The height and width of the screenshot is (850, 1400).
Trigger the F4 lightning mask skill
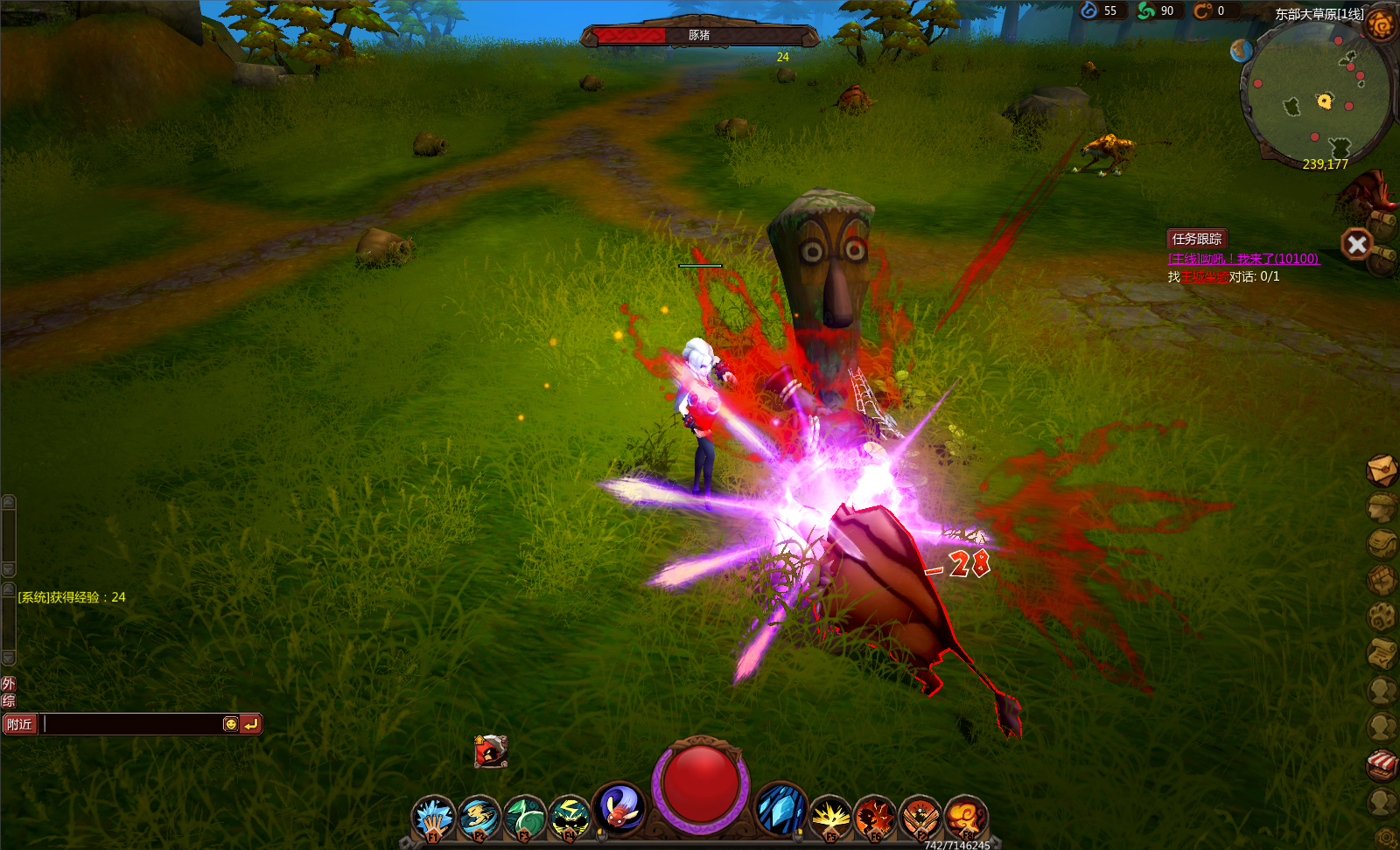[570, 818]
